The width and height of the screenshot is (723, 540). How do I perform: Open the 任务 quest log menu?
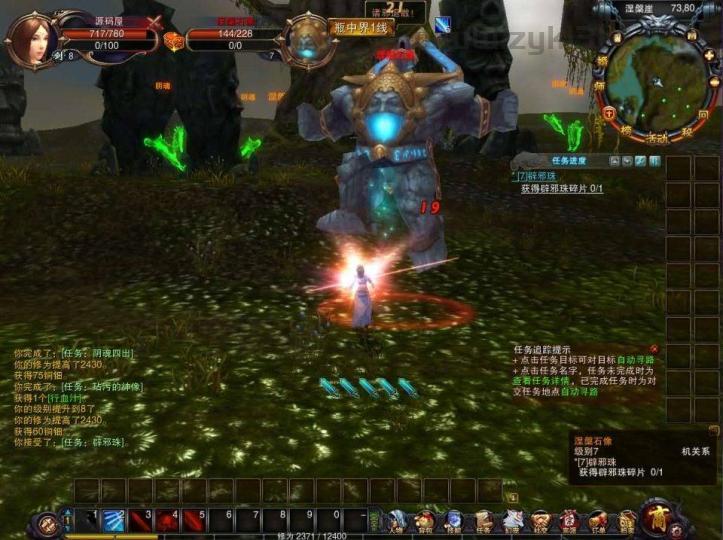pyautogui.click(x=483, y=519)
